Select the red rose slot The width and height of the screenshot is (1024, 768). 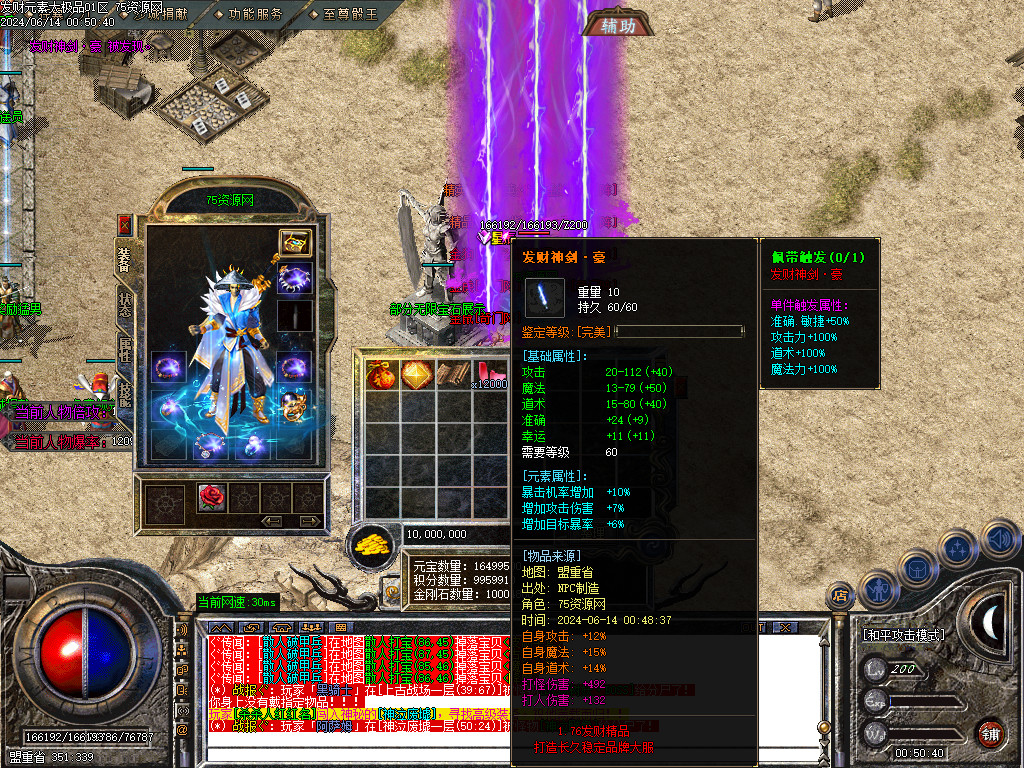tap(211, 497)
